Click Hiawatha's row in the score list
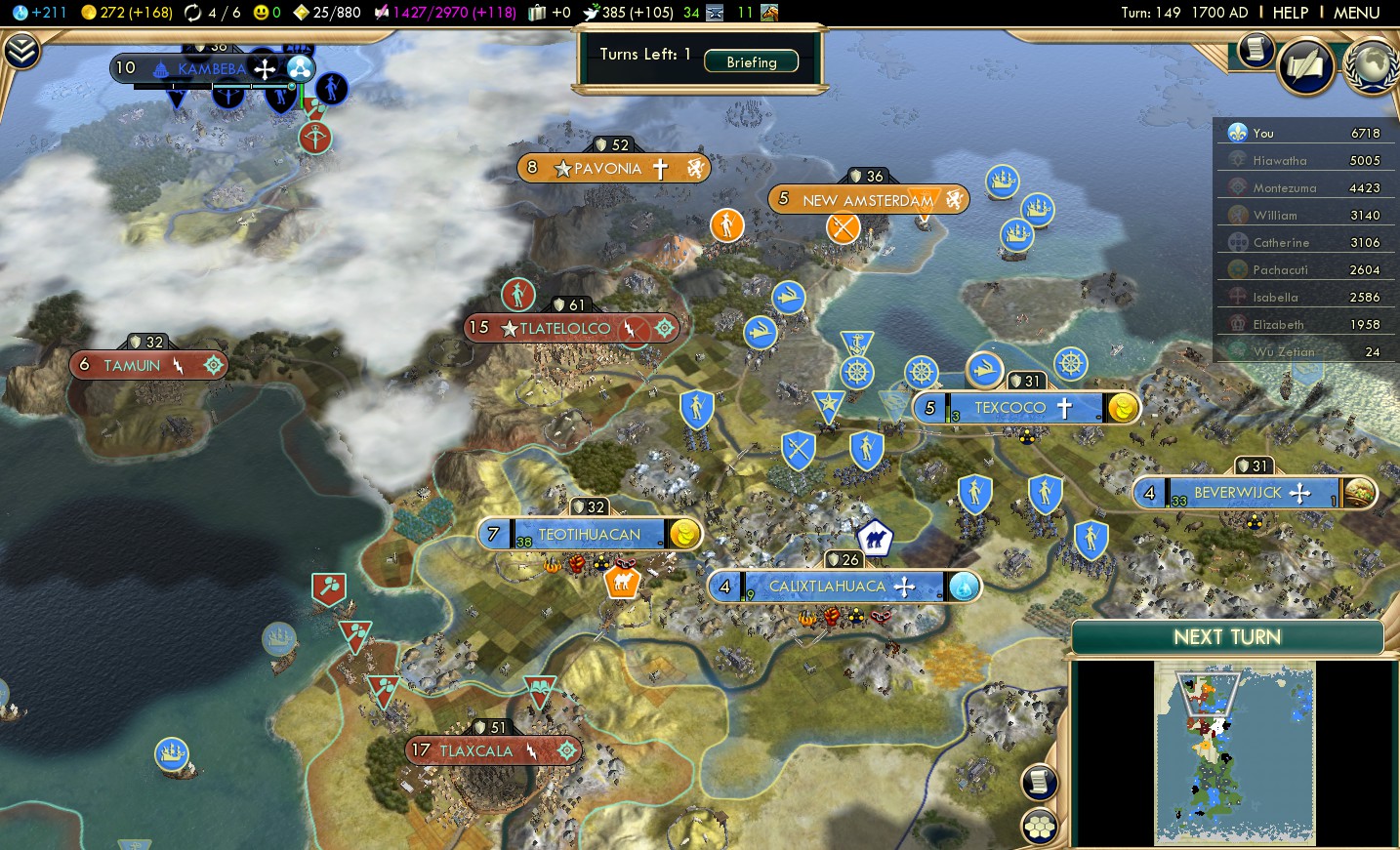1400x850 pixels. [1304, 160]
